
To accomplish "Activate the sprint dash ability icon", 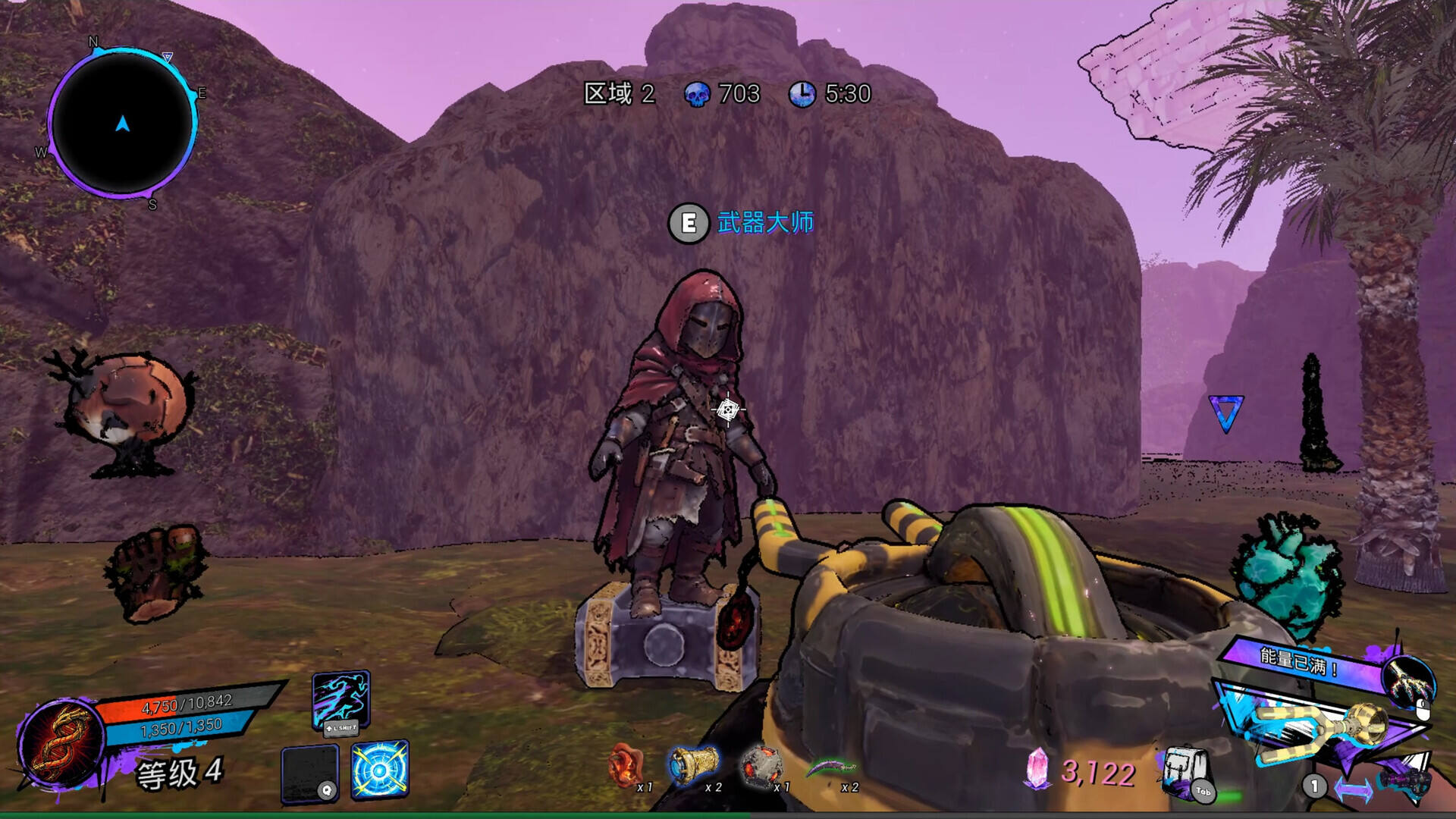I will pos(341,698).
